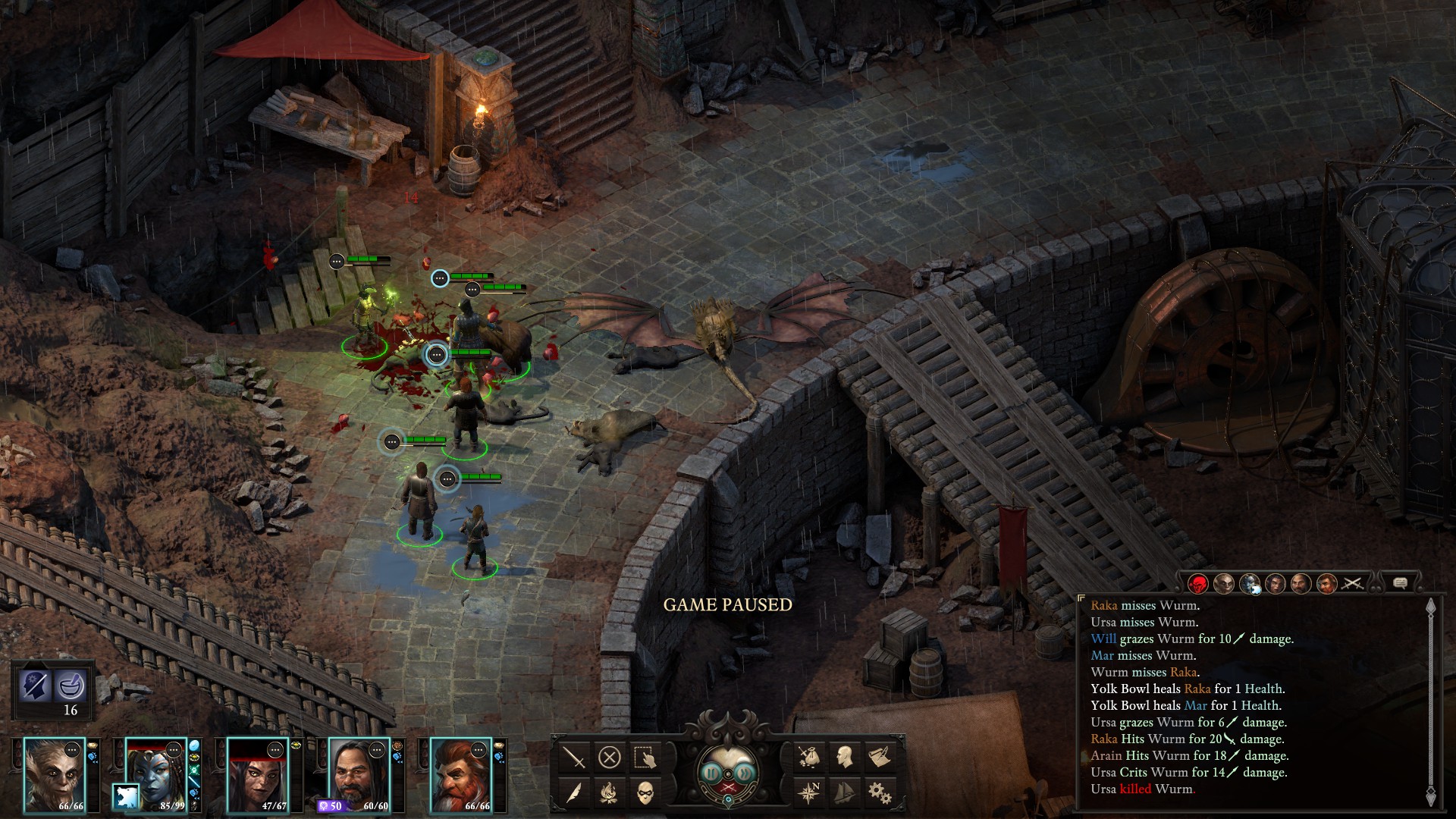The height and width of the screenshot is (819, 1456).
Task: Activate the select-all party button
Action: tap(645, 757)
